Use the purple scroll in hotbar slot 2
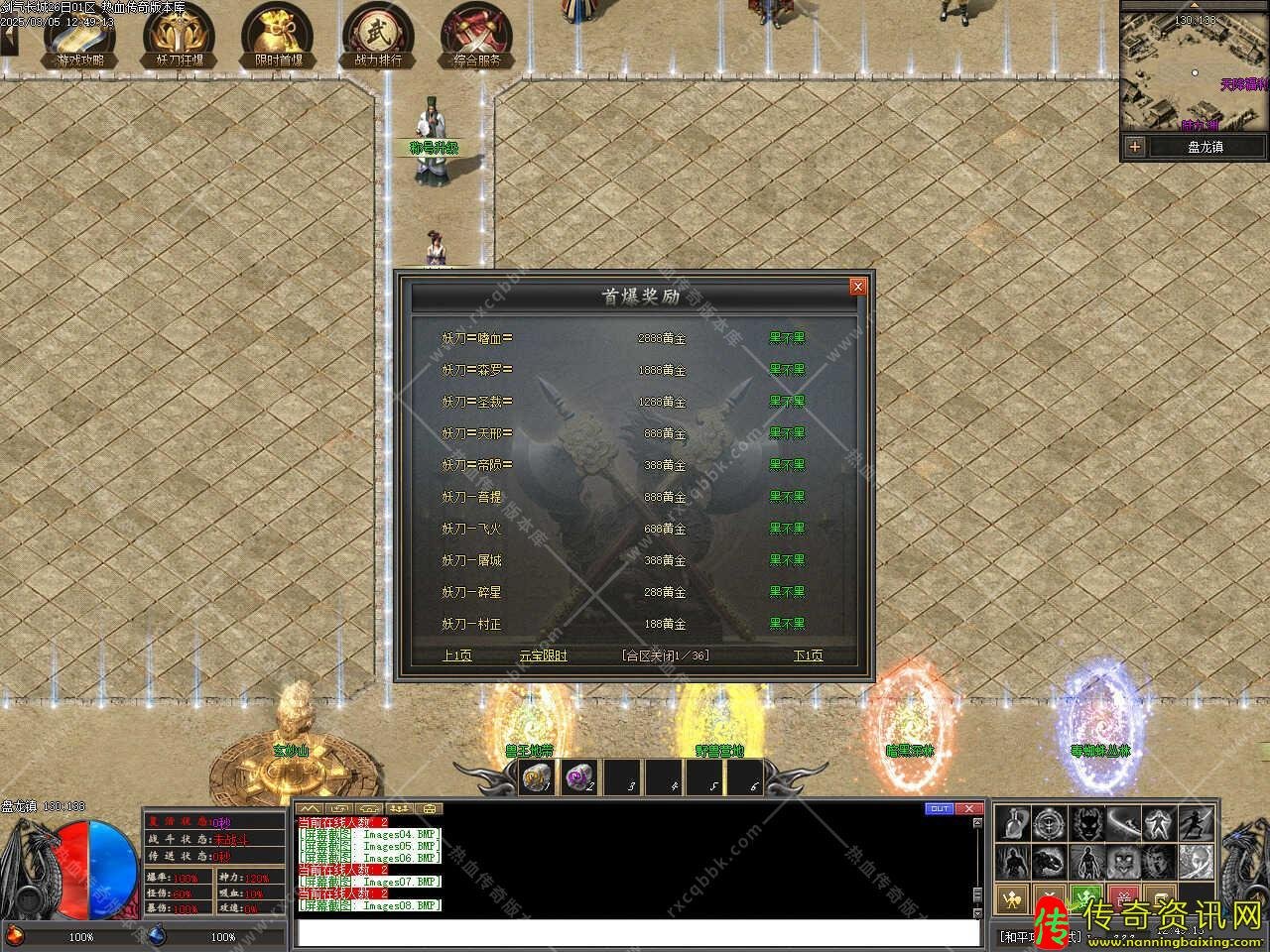 coord(579,778)
